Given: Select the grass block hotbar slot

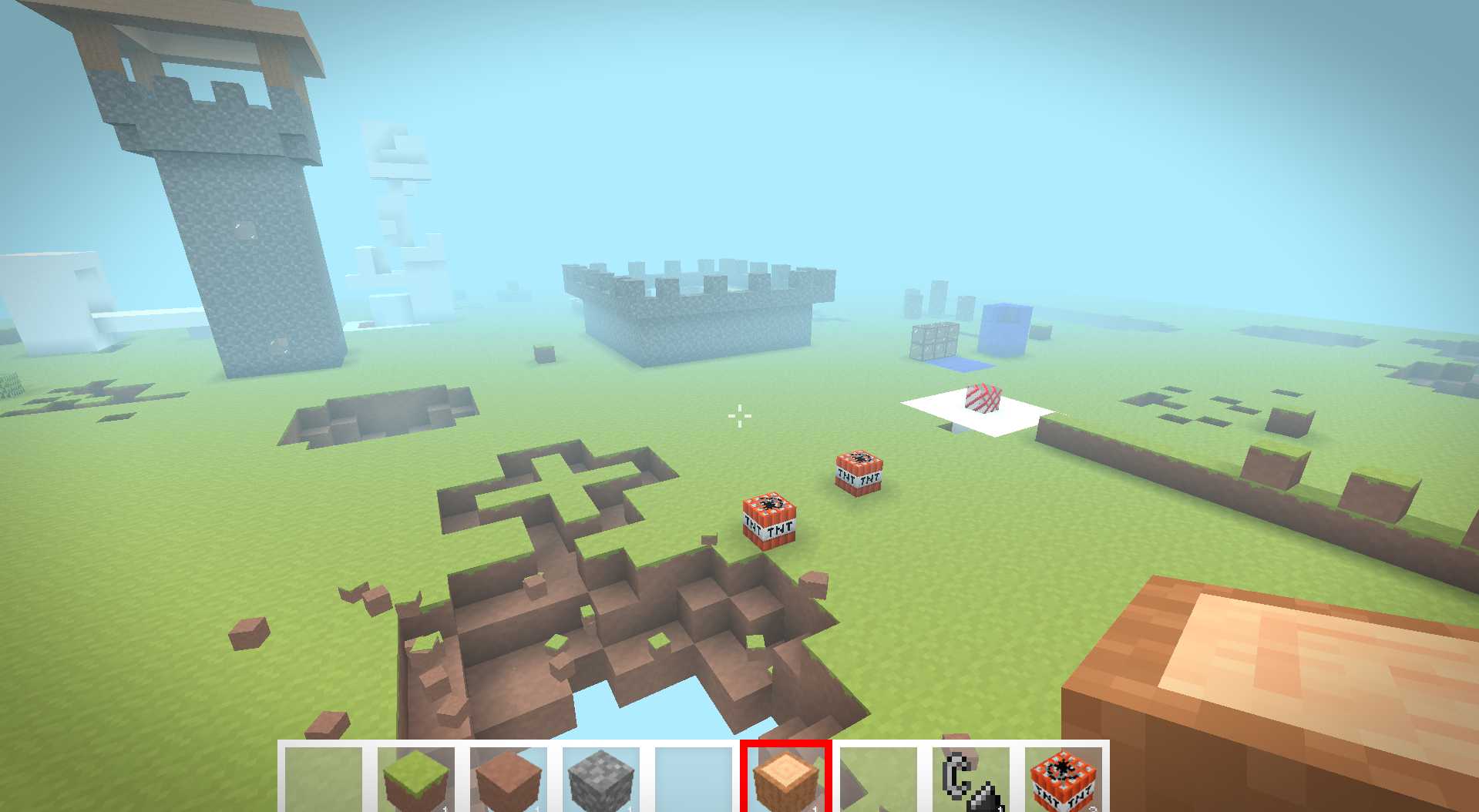Looking at the screenshot, I should pyautogui.click(x=416, y=778).
